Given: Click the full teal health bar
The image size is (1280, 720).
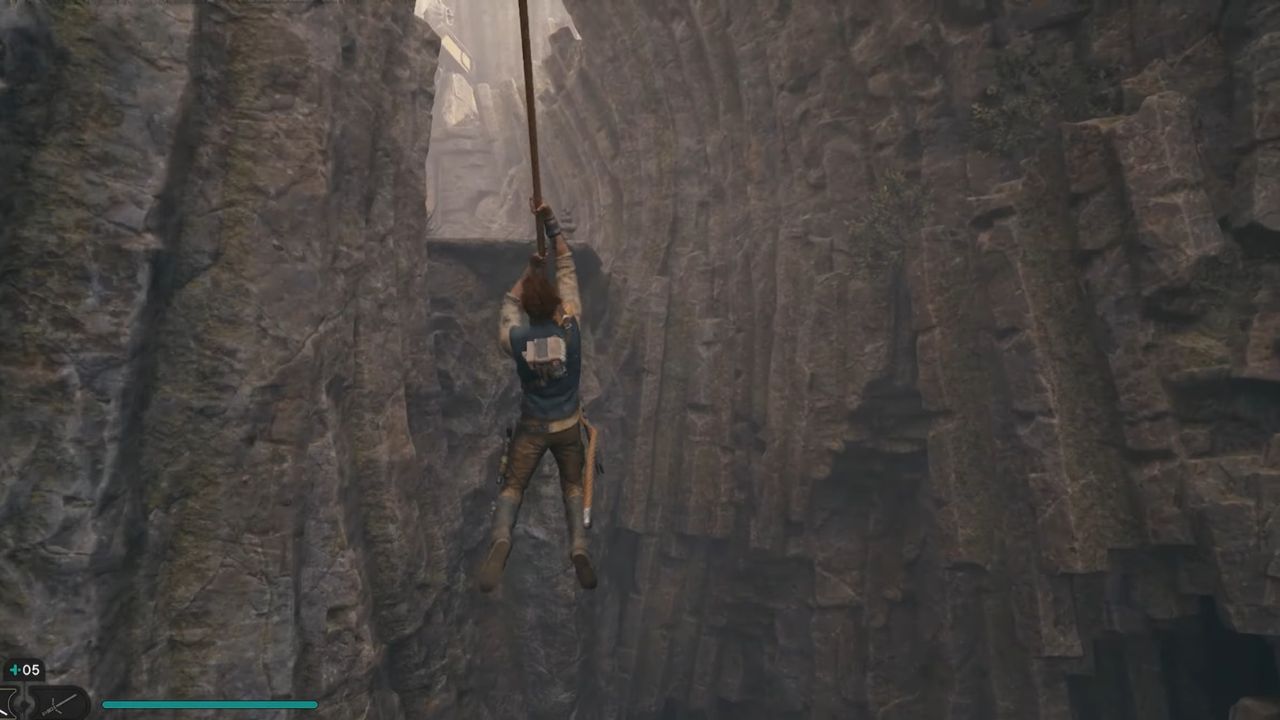Looking at the screenshot, I should click(210, 703).
